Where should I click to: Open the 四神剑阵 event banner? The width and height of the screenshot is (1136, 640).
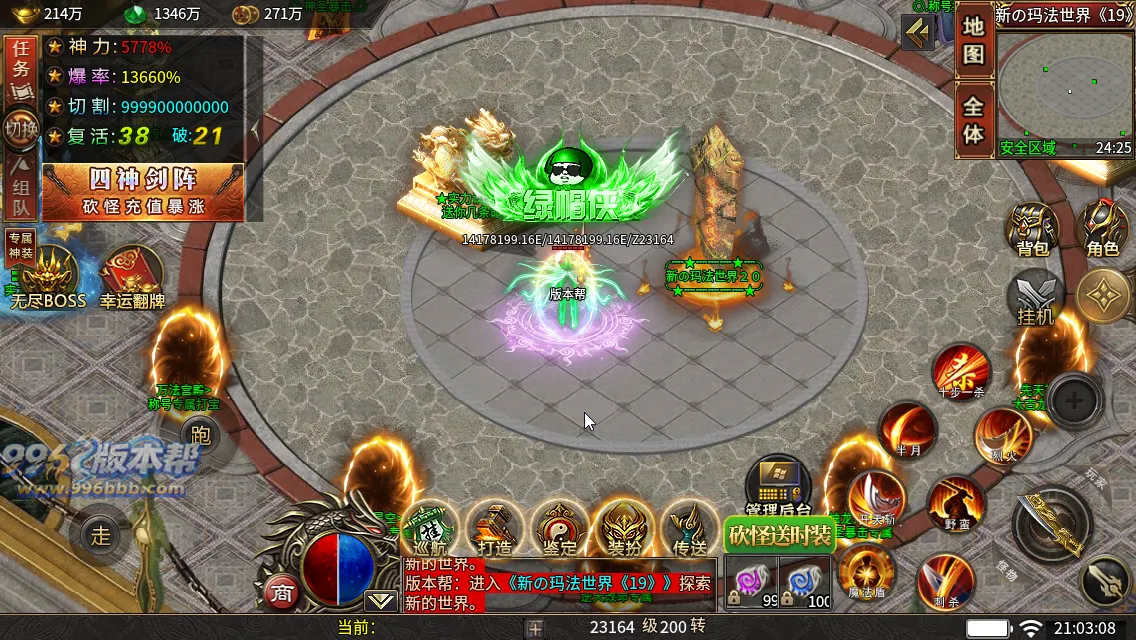pos(142,191)
